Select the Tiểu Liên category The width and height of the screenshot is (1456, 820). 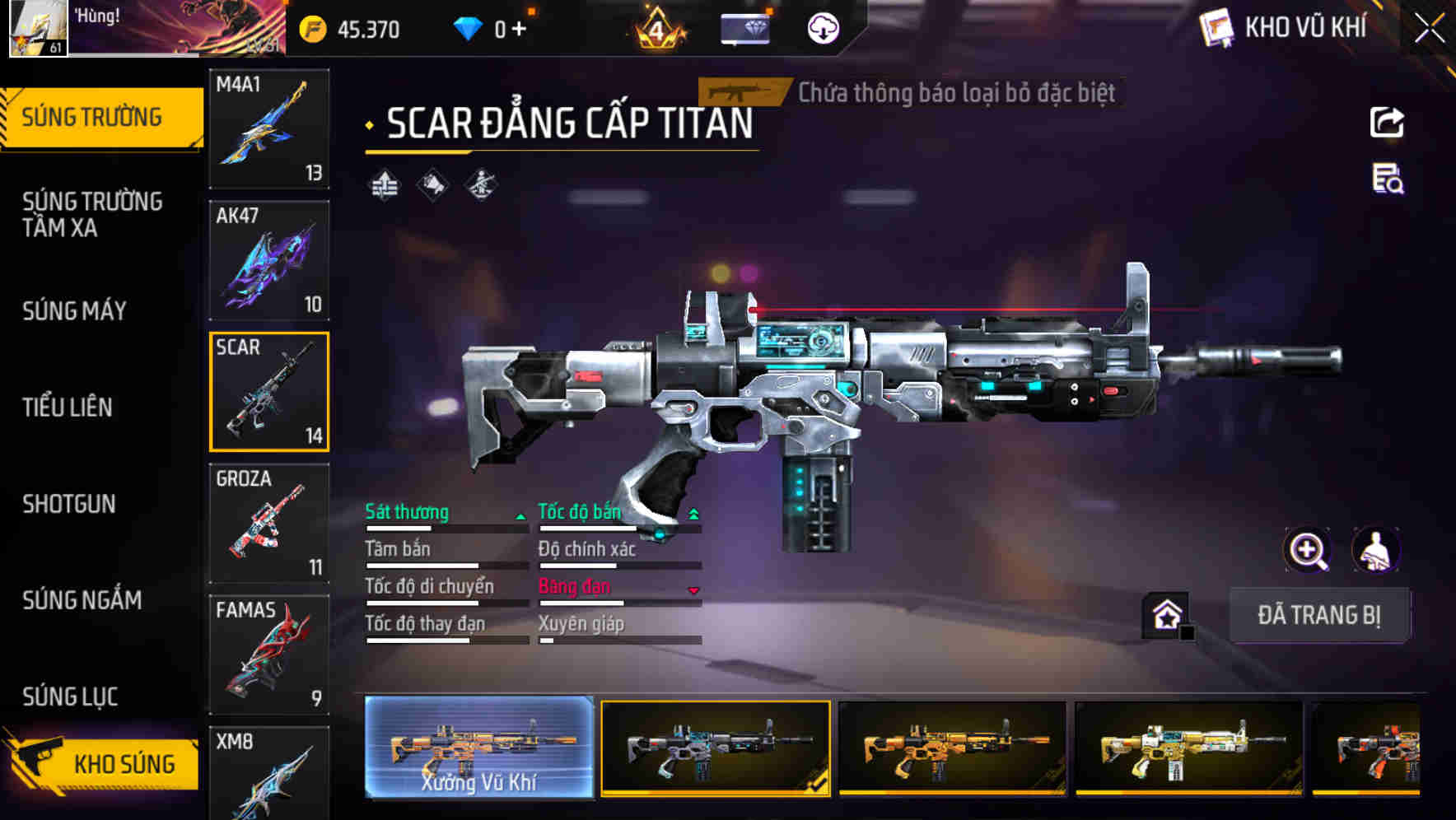coord(68,407)
